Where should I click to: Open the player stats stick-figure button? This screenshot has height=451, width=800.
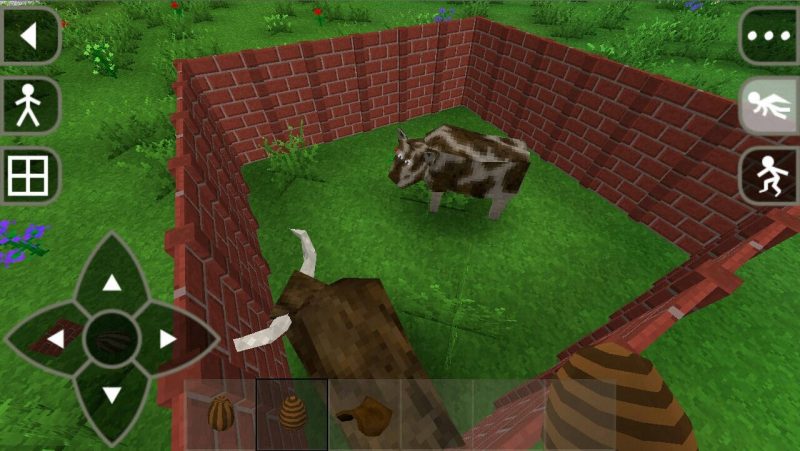tap(30, 105)
